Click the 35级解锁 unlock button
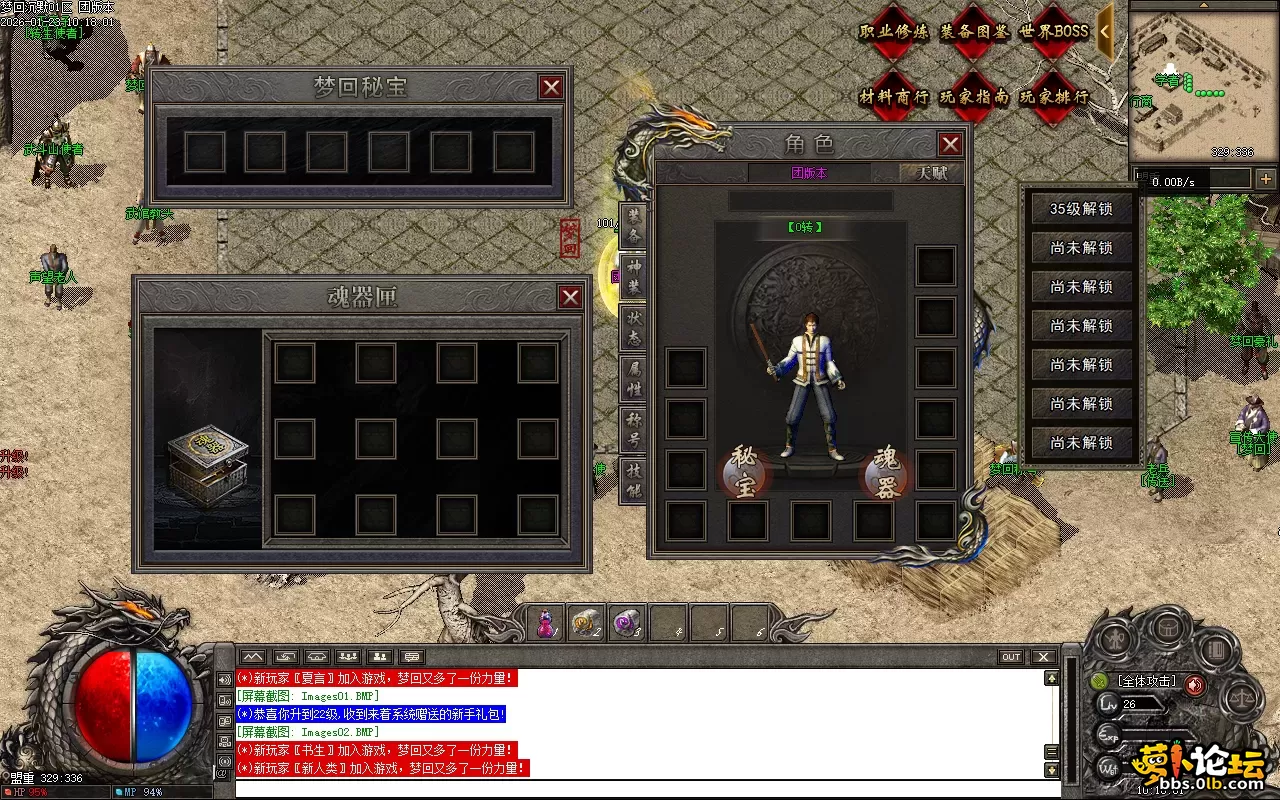The height and width of the screenshot is (800, 1280). click(x=1081, y=210)
